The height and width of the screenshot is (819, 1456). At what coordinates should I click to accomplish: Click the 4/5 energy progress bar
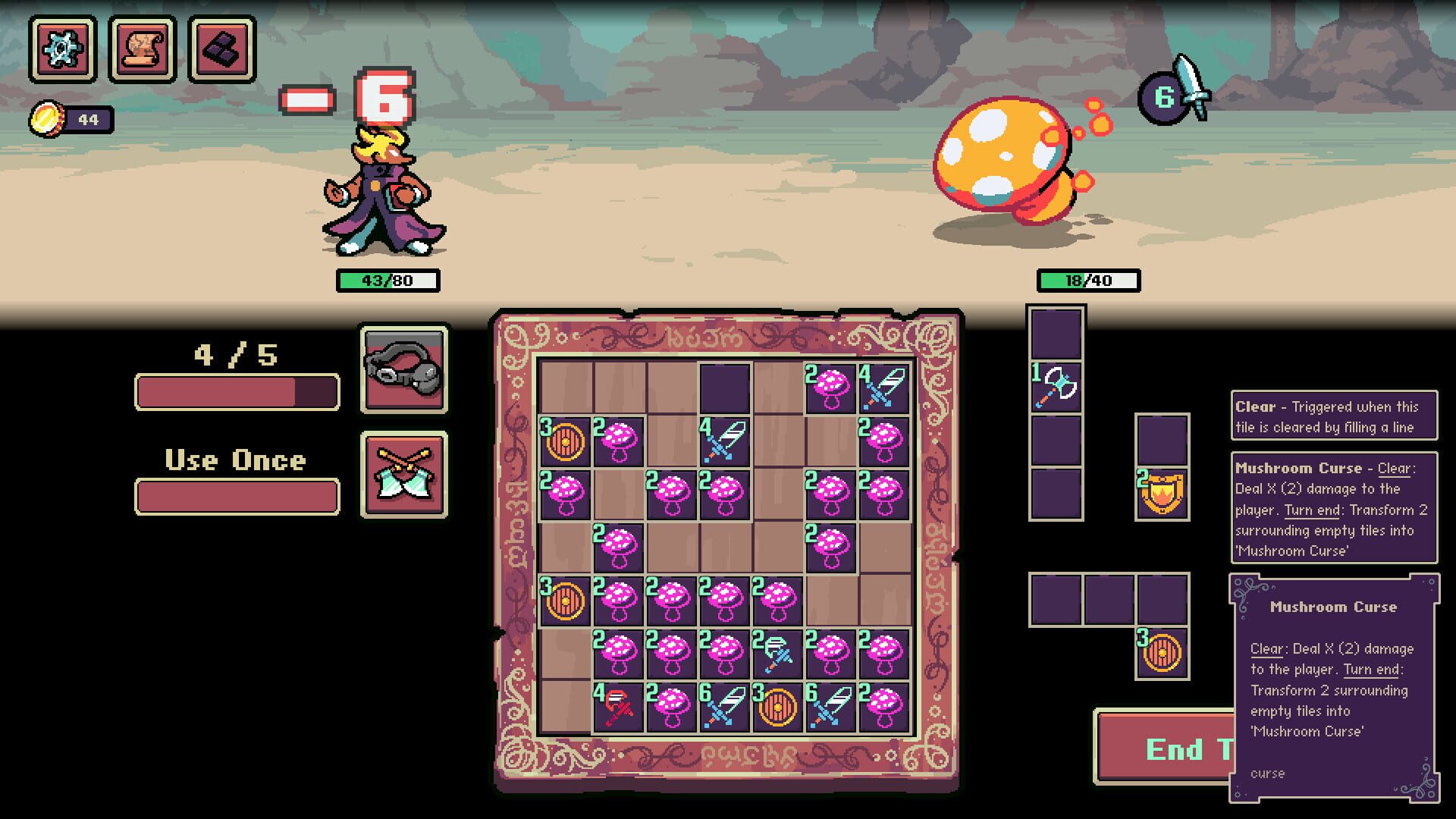click(235, 391)
